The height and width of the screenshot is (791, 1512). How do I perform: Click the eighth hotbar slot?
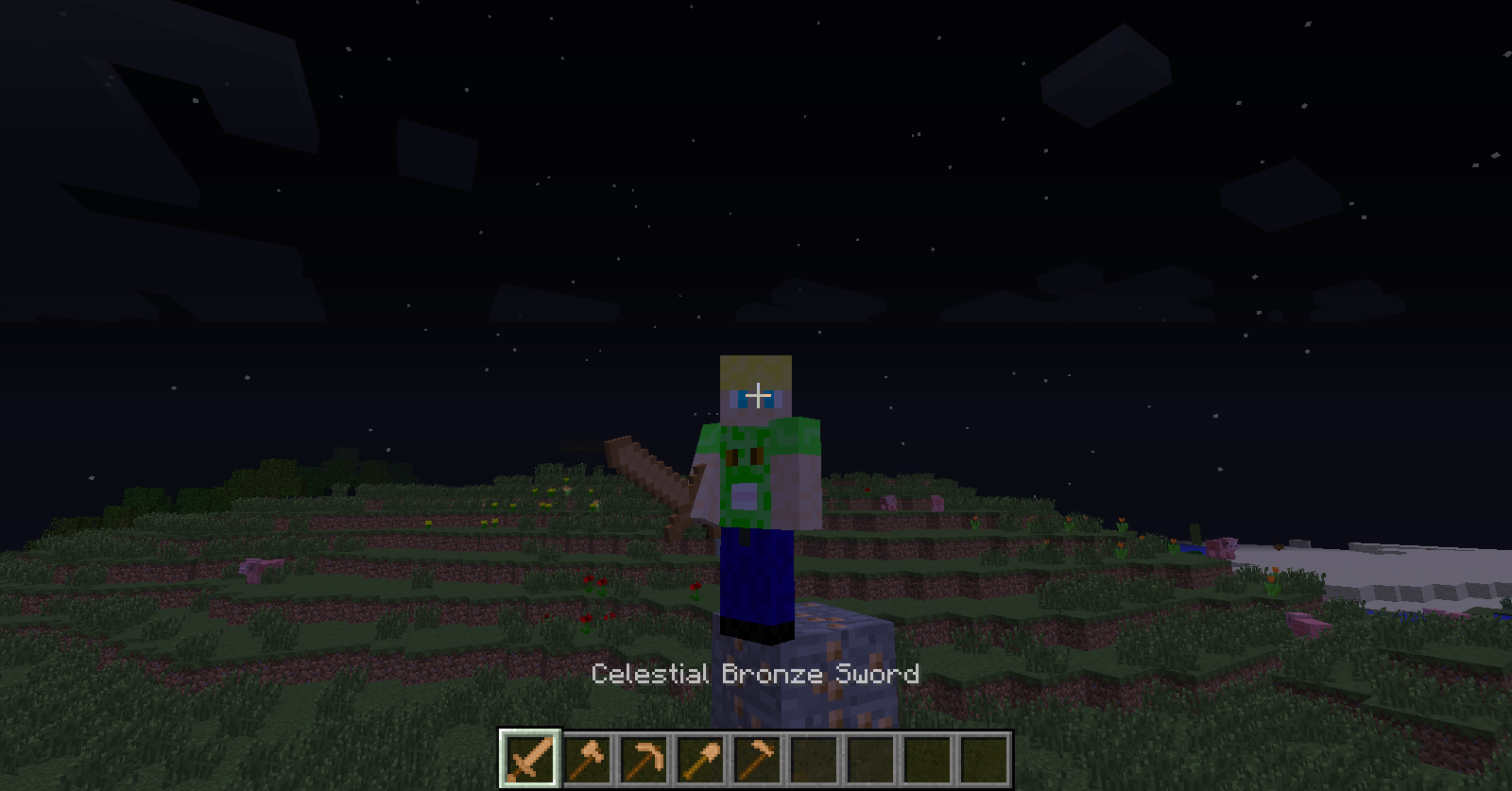tap(930, 756)
